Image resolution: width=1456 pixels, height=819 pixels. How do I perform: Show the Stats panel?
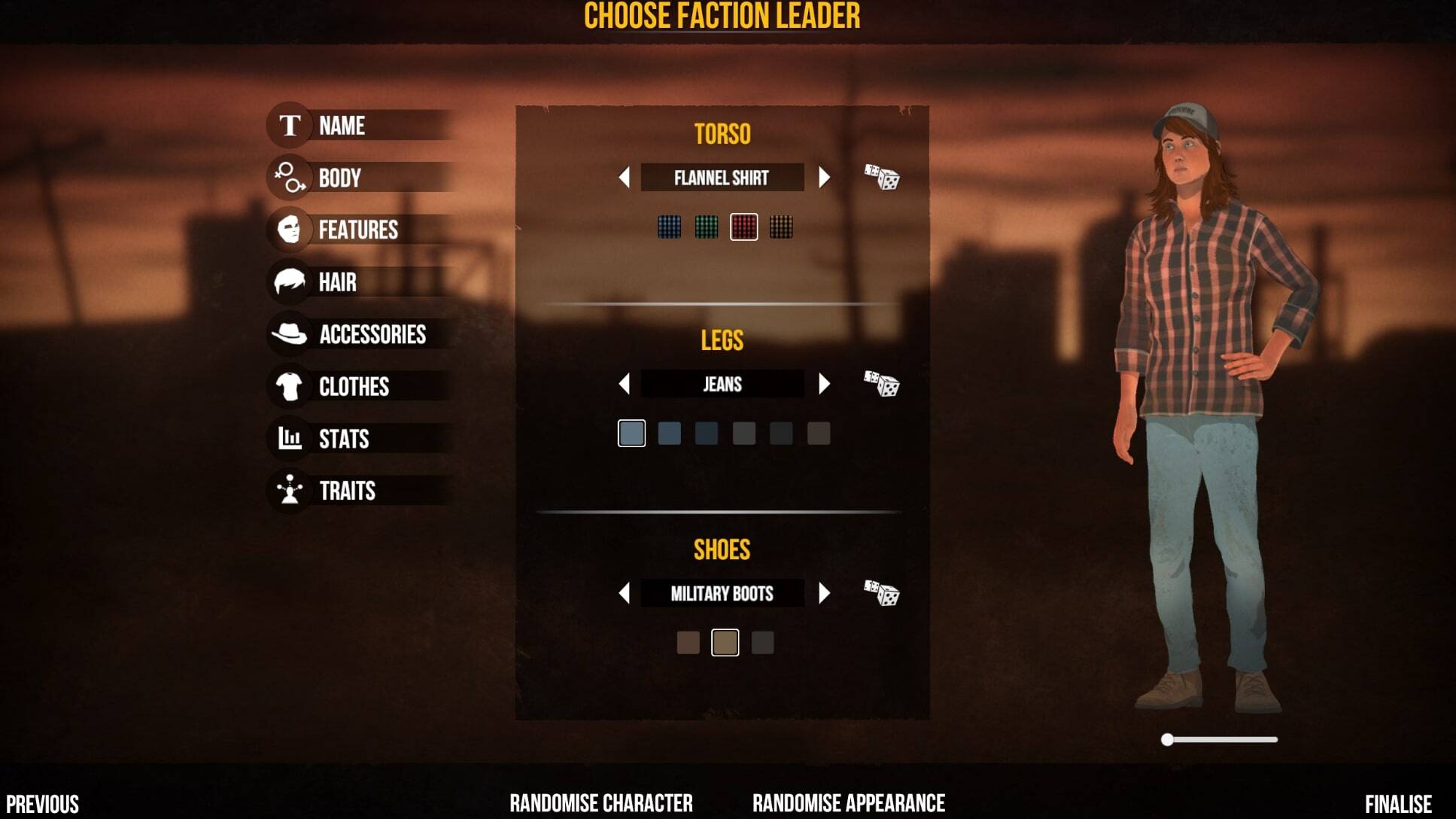point(344,439)
